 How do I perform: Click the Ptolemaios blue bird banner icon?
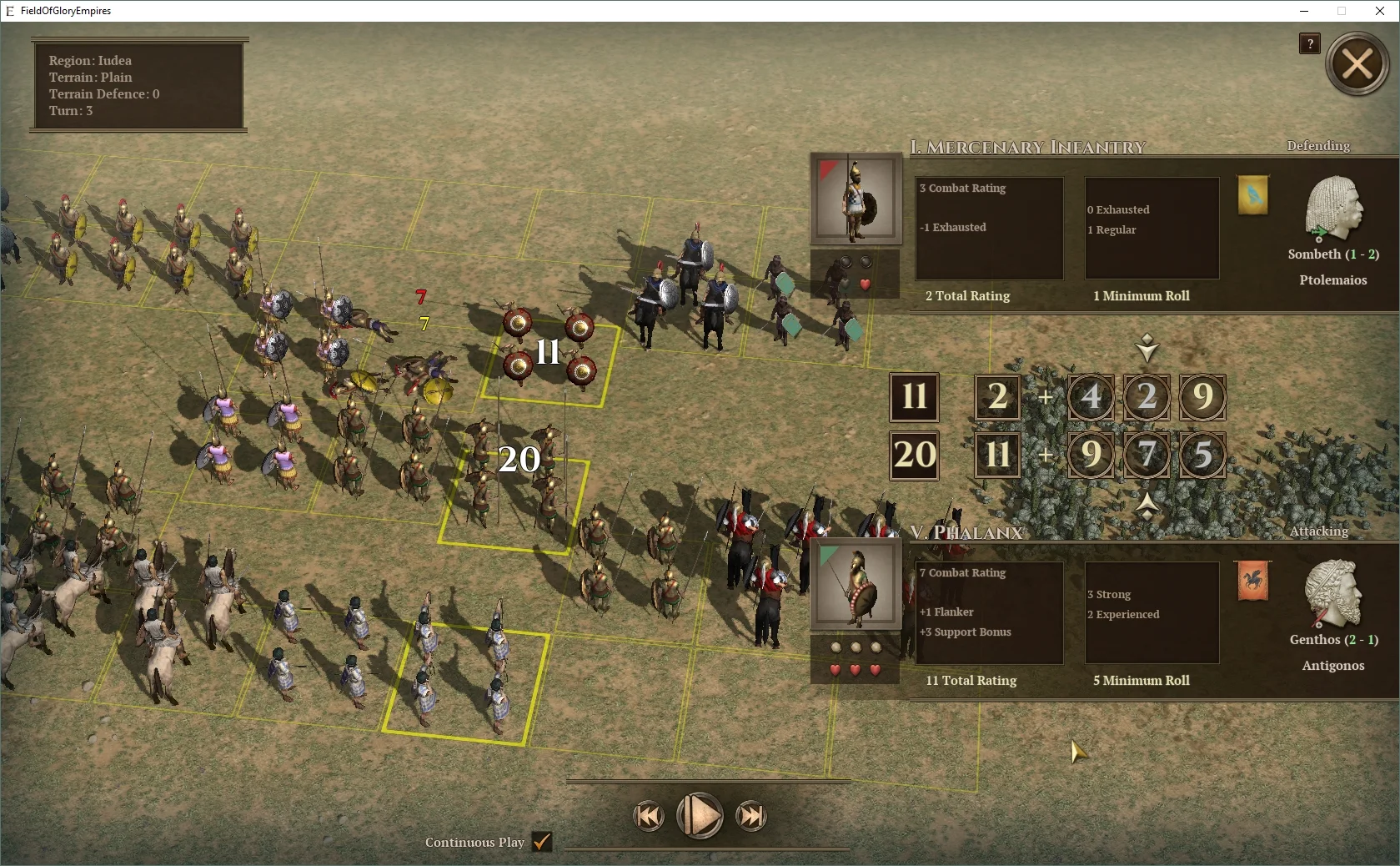(x=1253, y=196)
